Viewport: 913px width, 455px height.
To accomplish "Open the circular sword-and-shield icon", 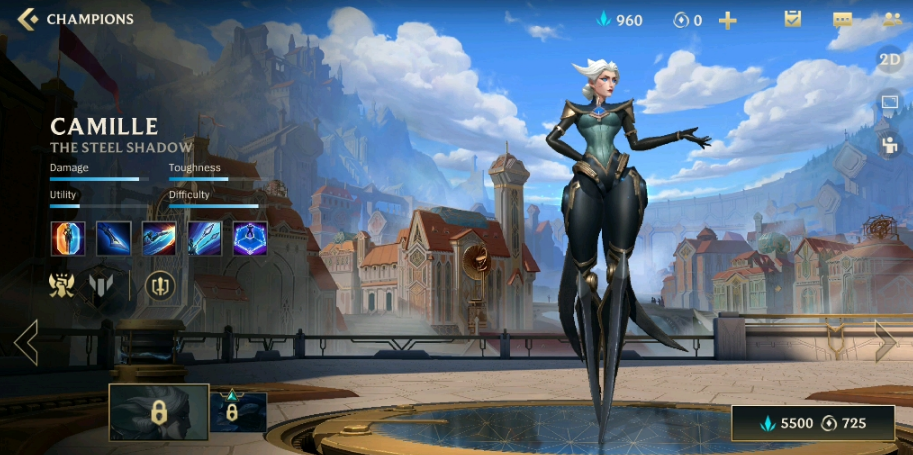I will [x=159, y=286].
